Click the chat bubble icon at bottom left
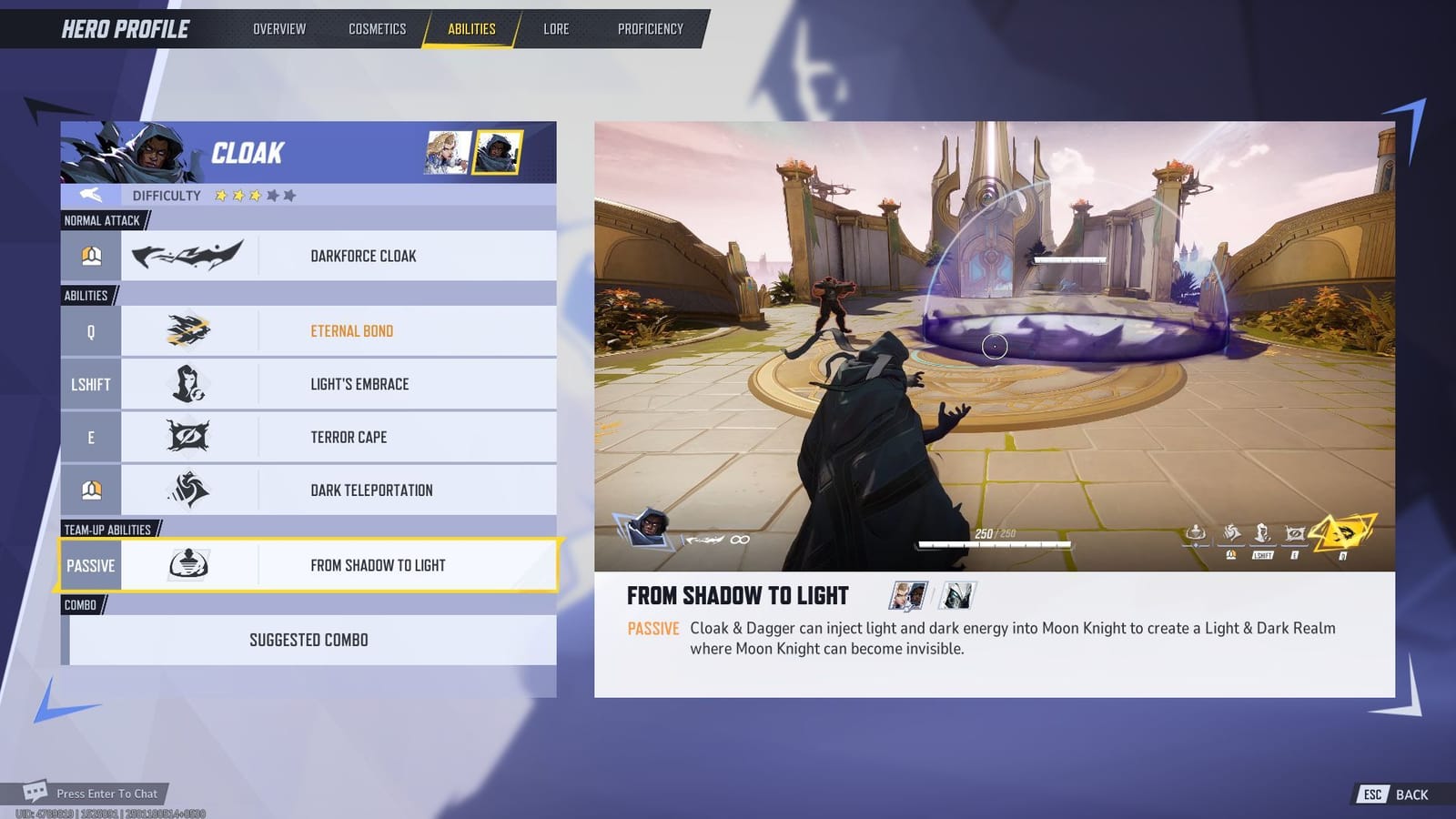 pos(36,793)
